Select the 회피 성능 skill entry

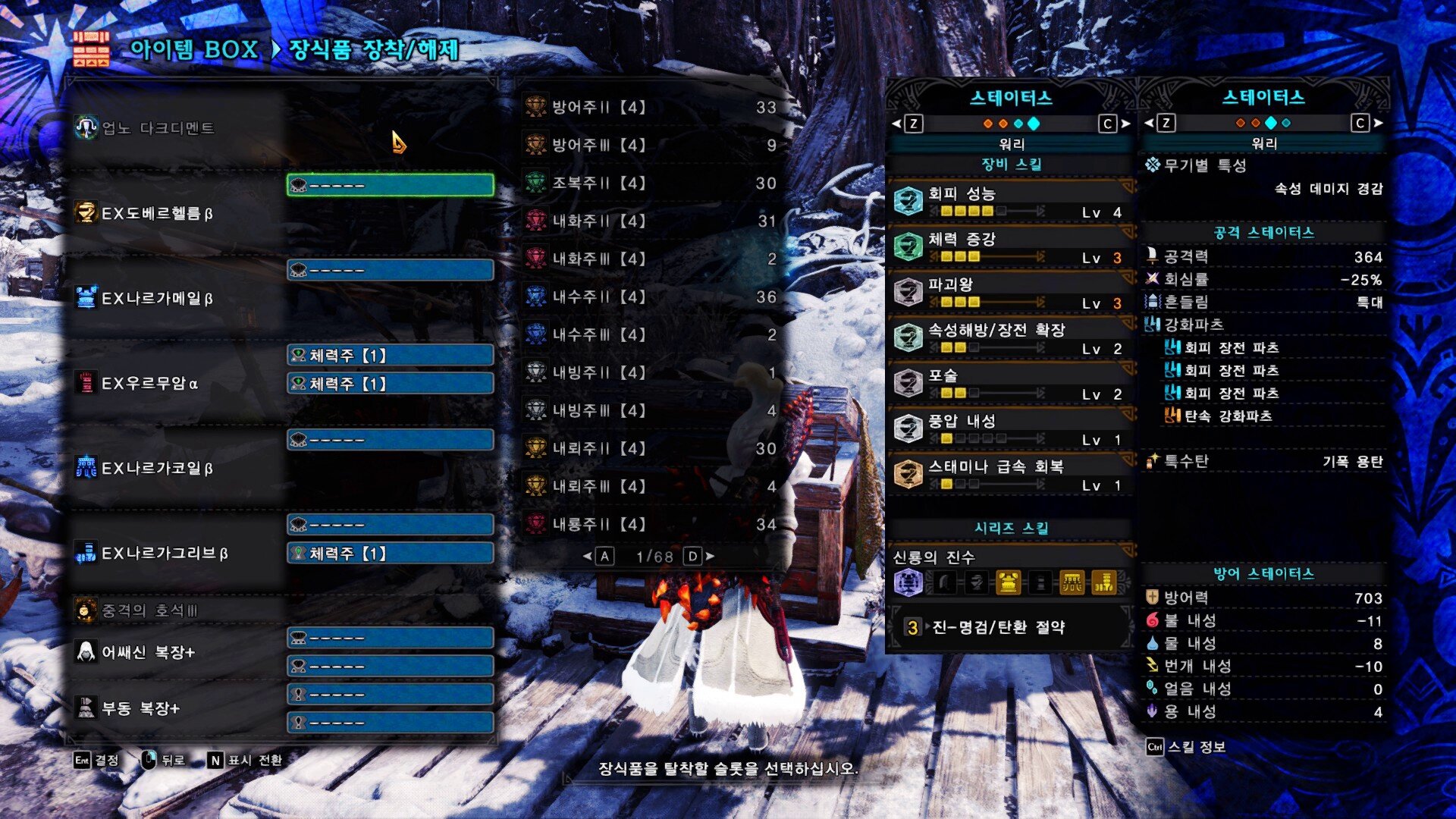1009,201
